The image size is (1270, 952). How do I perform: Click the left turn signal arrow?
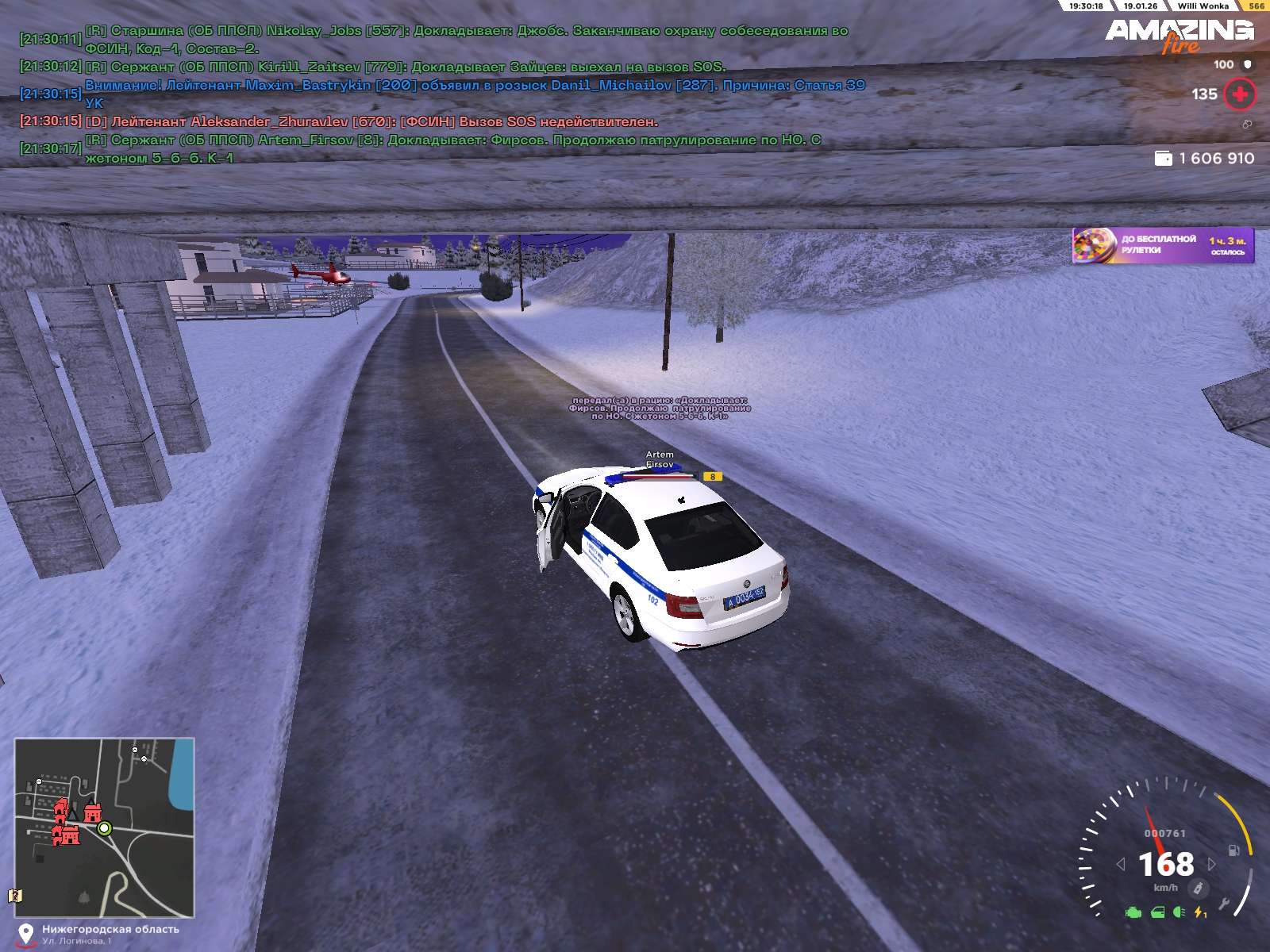pos(1121,864)
